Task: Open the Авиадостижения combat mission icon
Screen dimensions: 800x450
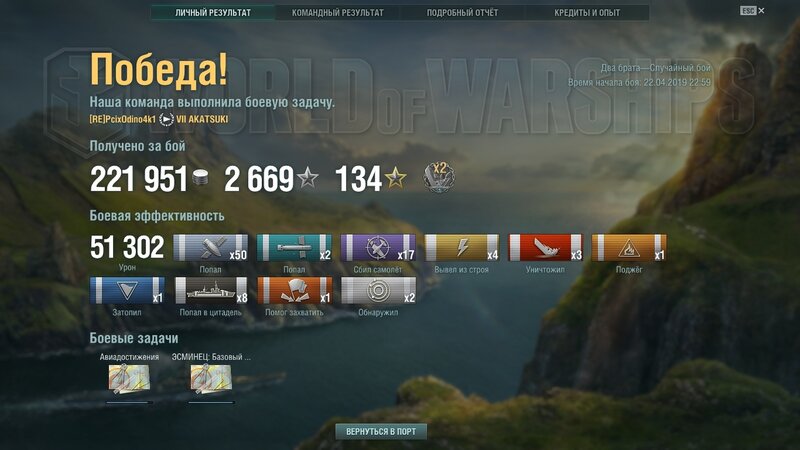Action: 129,378
